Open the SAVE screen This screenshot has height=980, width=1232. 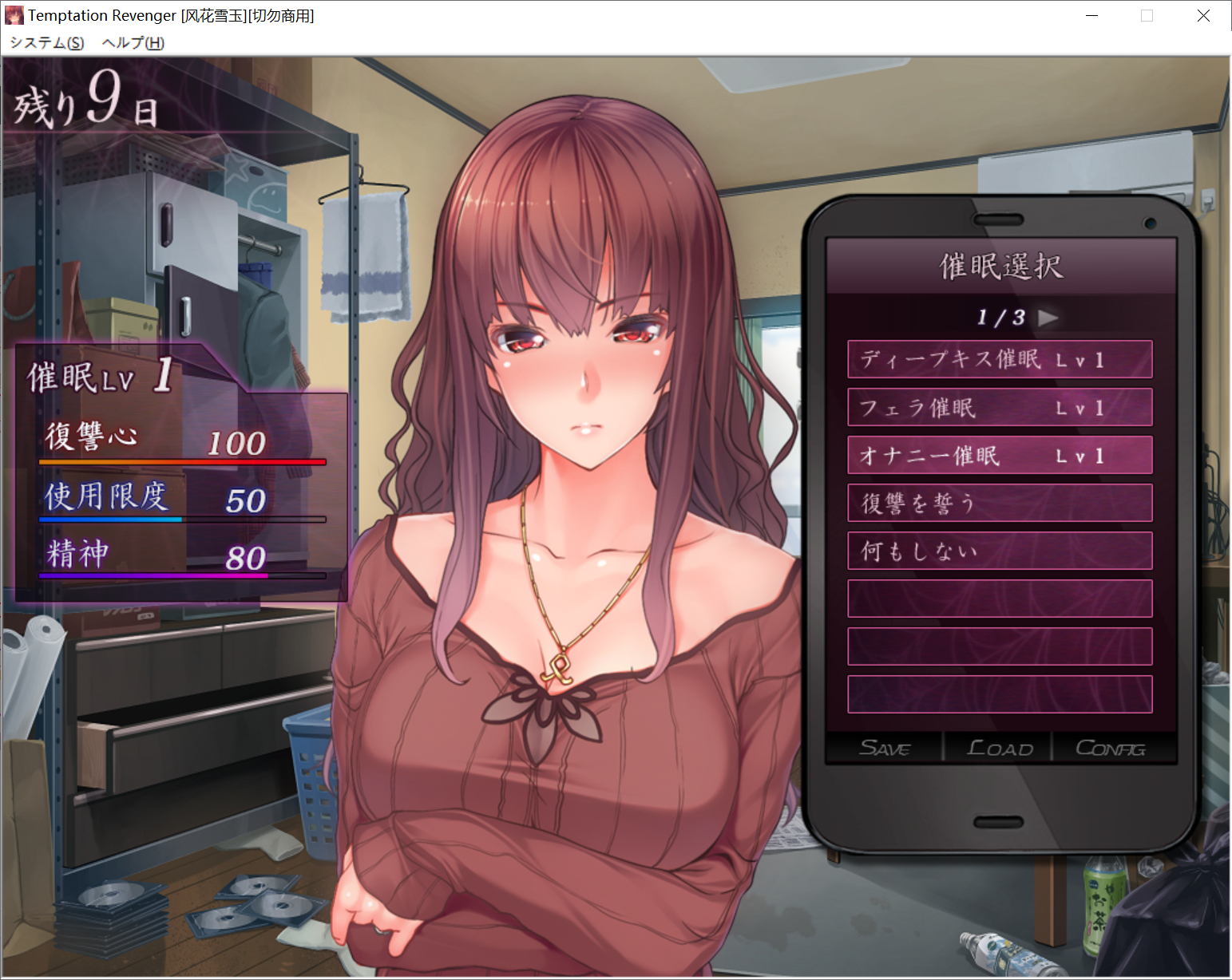coord(885,748)
